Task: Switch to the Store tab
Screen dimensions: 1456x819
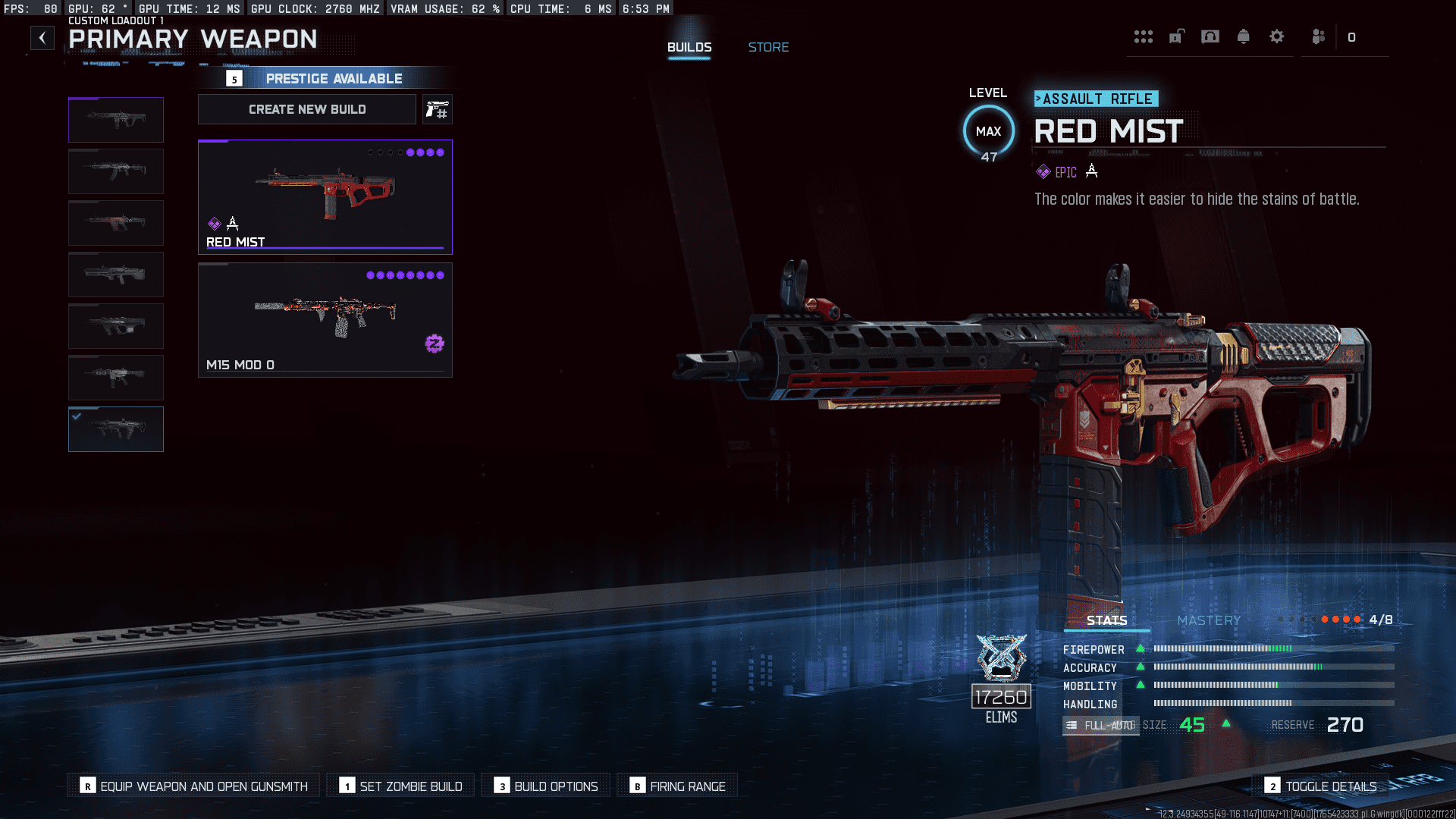Action: [x=768, y=47]
